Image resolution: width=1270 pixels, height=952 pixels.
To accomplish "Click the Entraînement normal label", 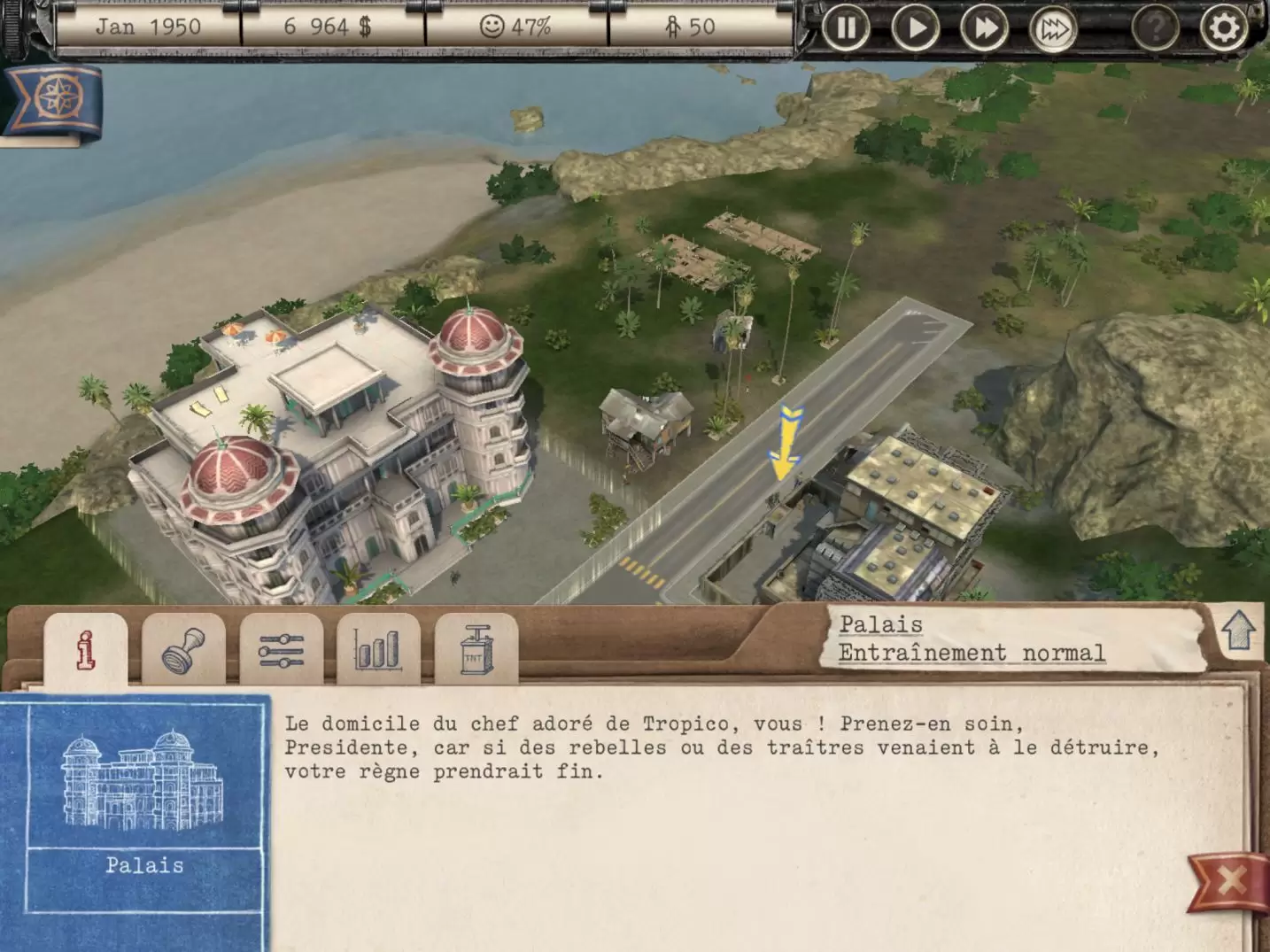I will 972,654.
